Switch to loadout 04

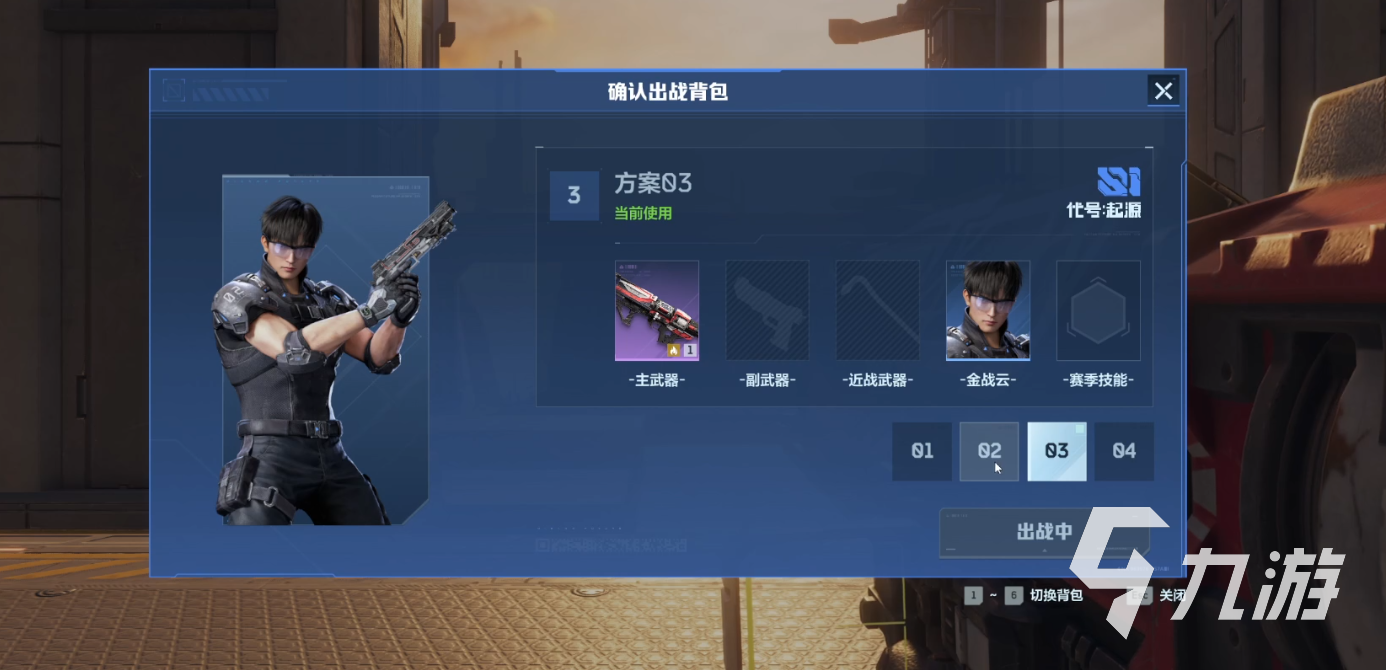(1124, 451)
